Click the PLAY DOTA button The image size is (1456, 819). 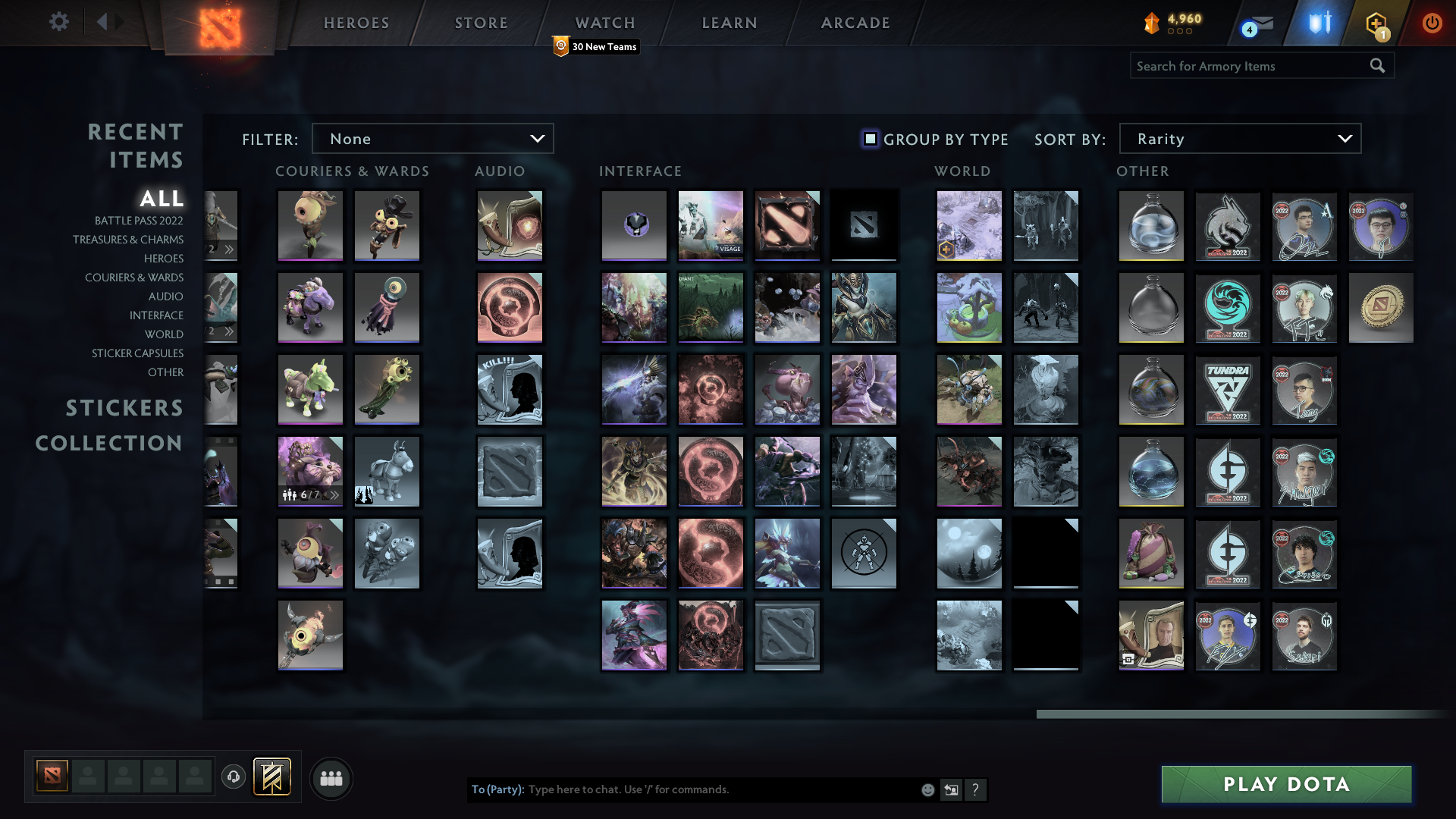click(x=1285, y=784)
